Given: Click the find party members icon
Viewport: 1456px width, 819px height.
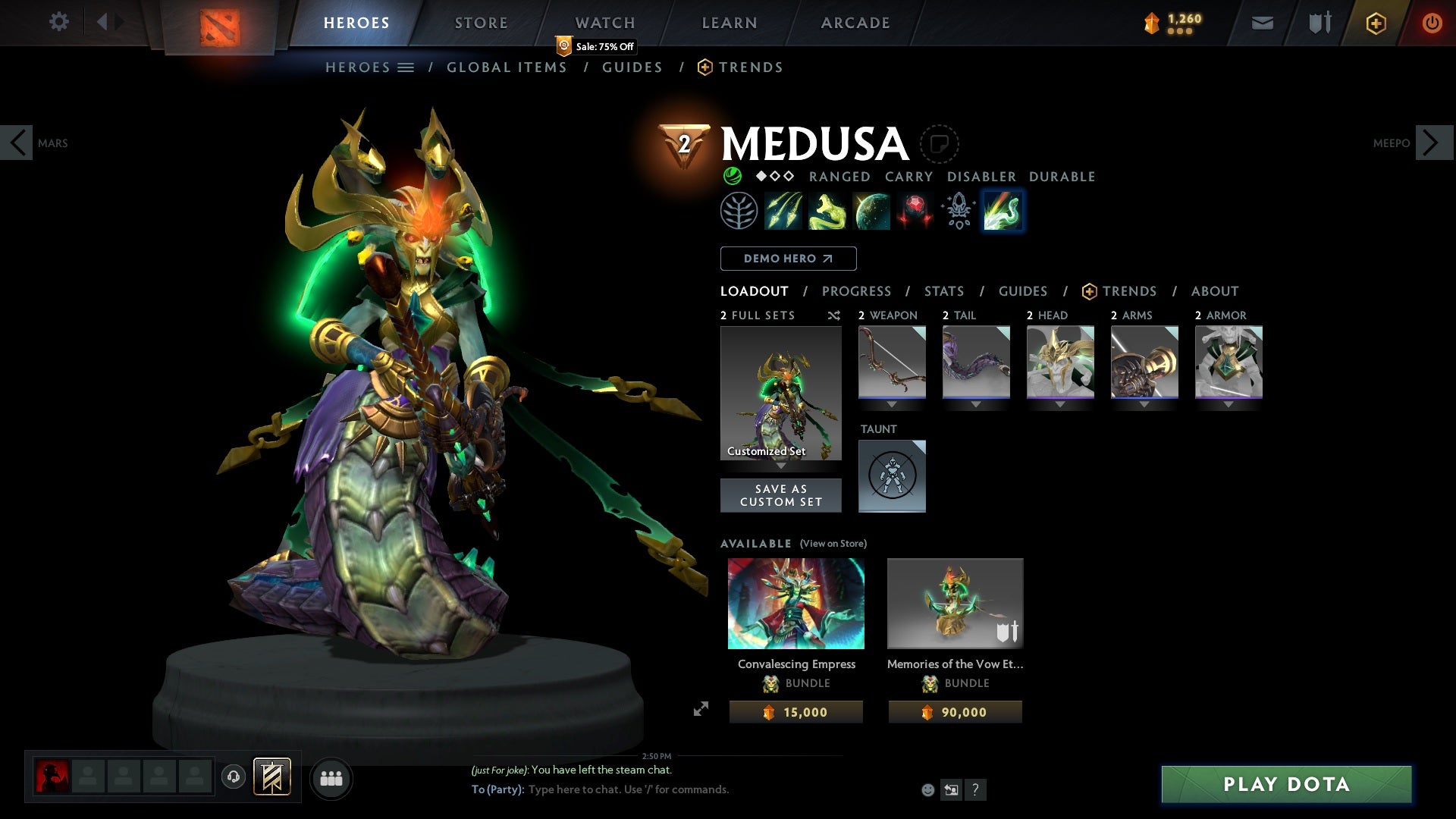Looking at the screenshot, I should pyautogui.click(x=331, y=777).
